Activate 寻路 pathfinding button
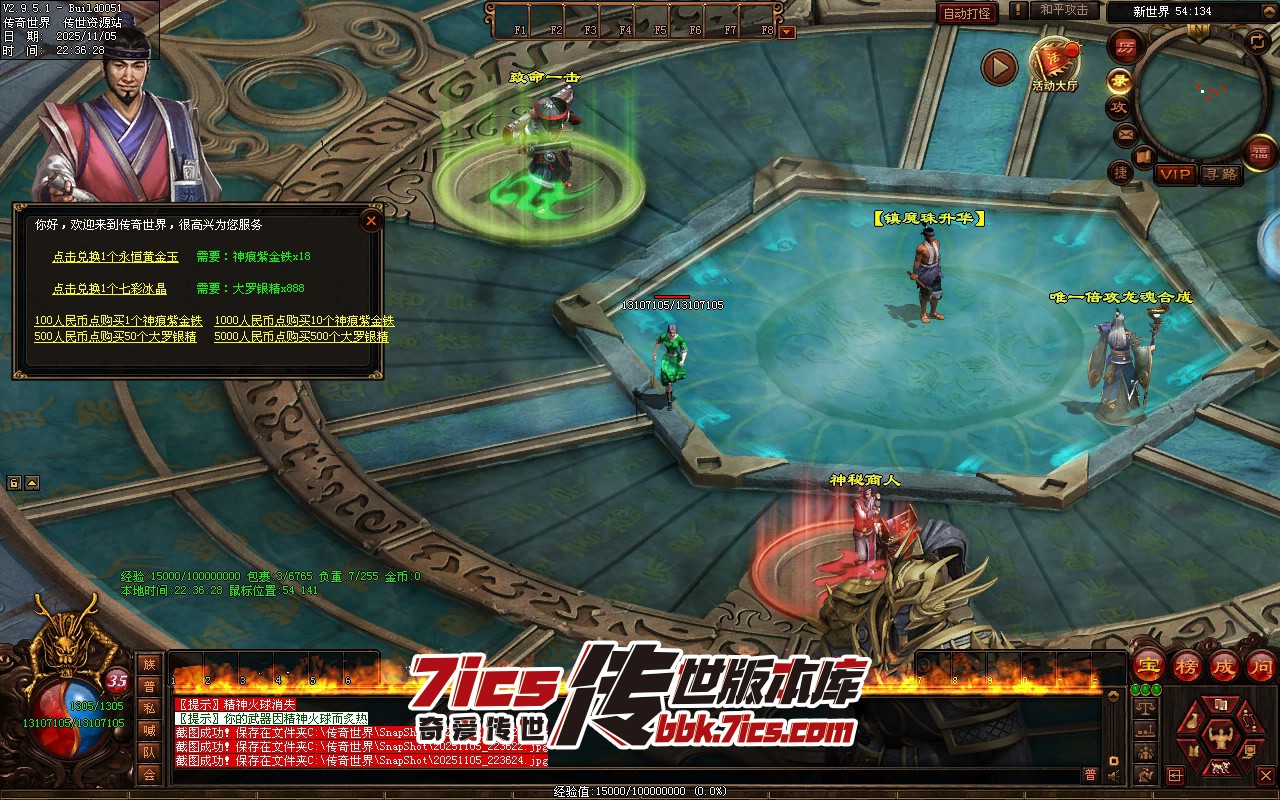This screenshot has height=800, width=1280. (1221, 174)
